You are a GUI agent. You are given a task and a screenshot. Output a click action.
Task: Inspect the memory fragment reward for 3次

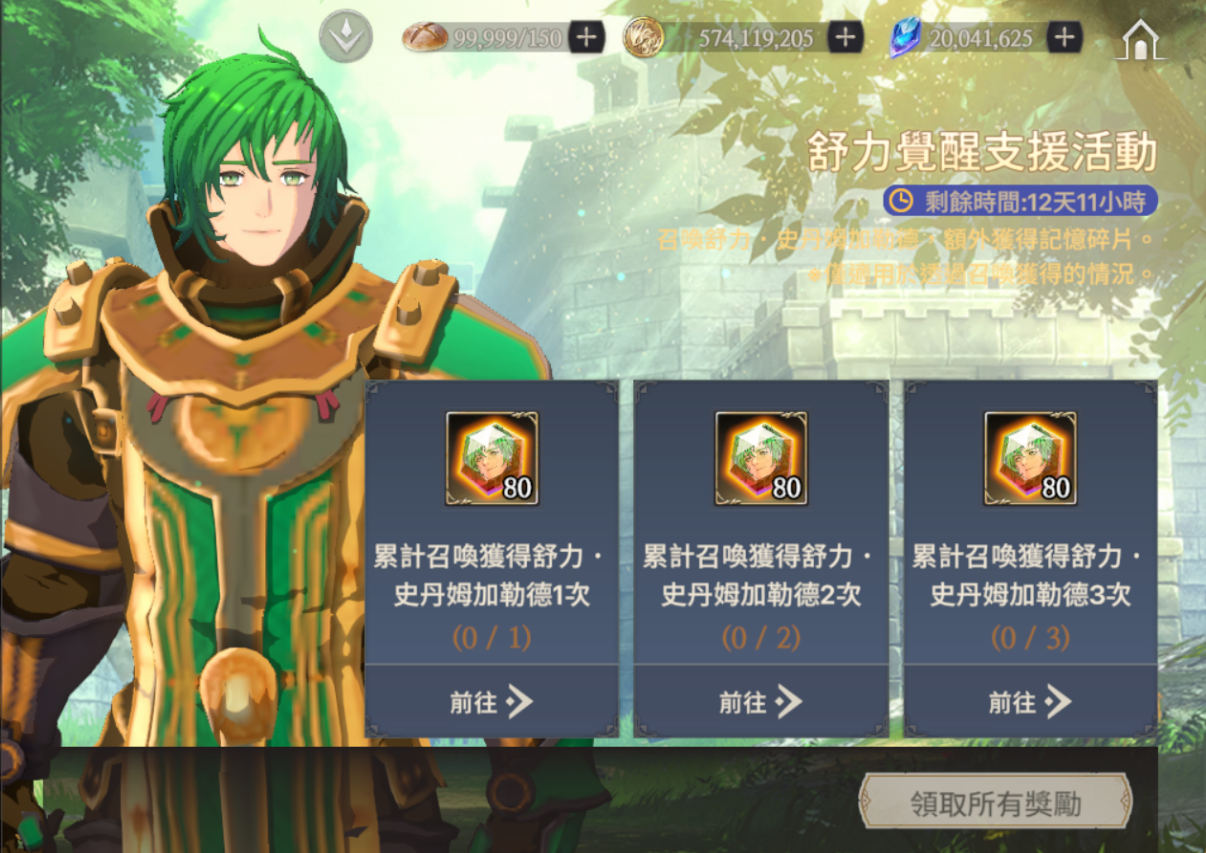pos(1030,458)
